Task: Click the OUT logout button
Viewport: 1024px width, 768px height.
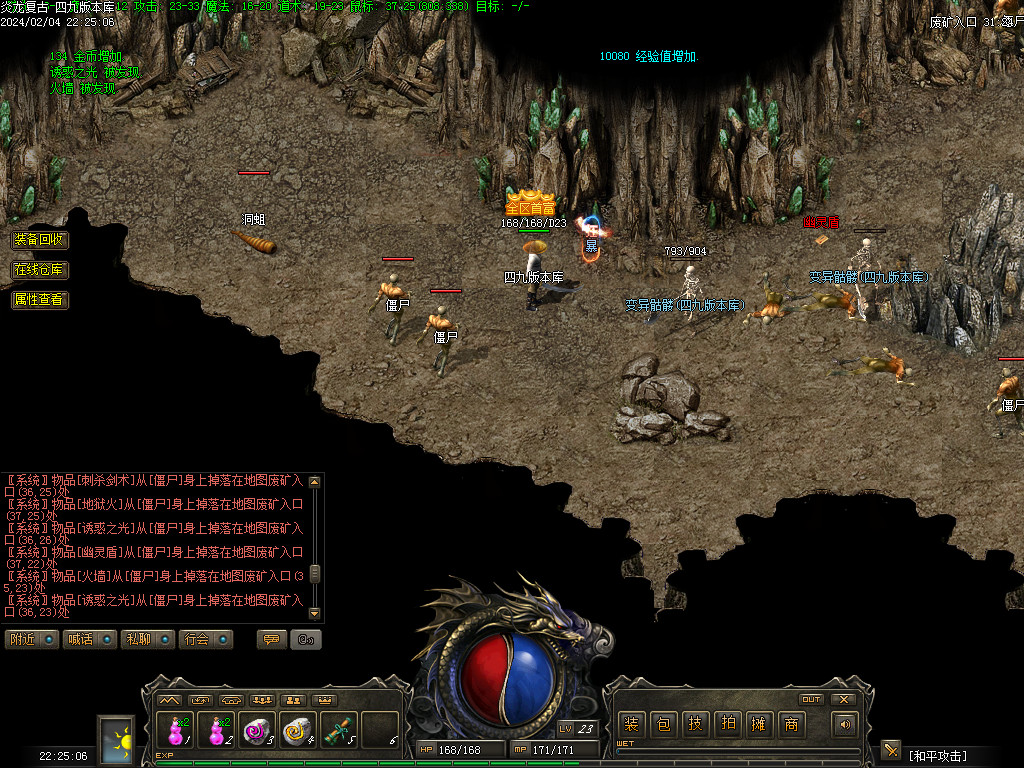Action: 811,699
